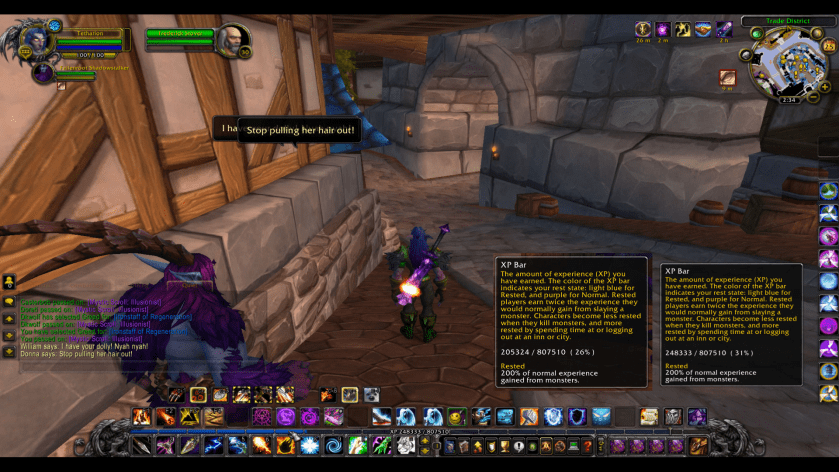
Task: Open the chat bubble button beside the chat log
Action: coord(9,299)
